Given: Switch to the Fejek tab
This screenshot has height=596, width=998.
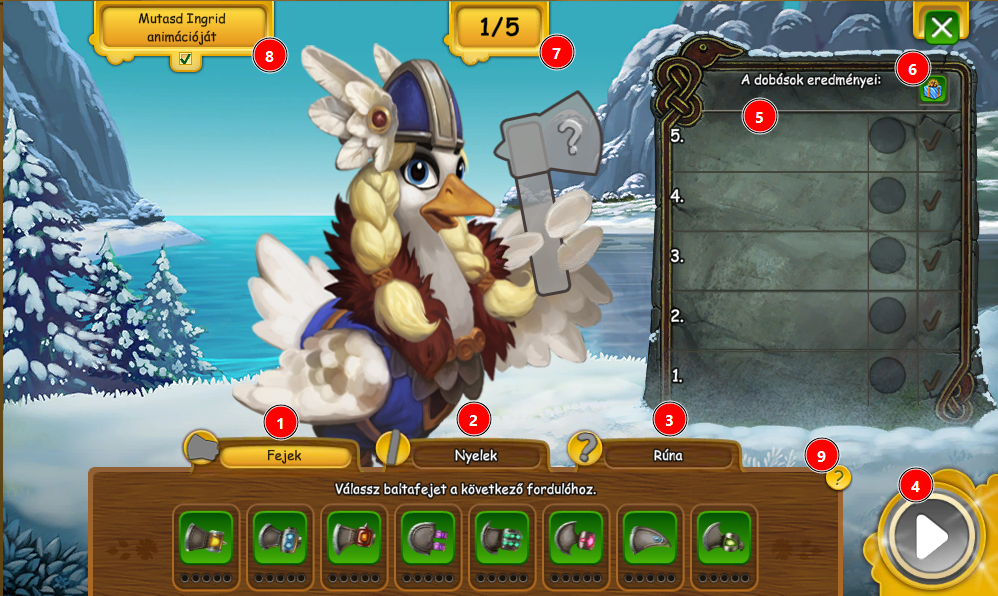Looking at the screenshot, I should (285, 456).
